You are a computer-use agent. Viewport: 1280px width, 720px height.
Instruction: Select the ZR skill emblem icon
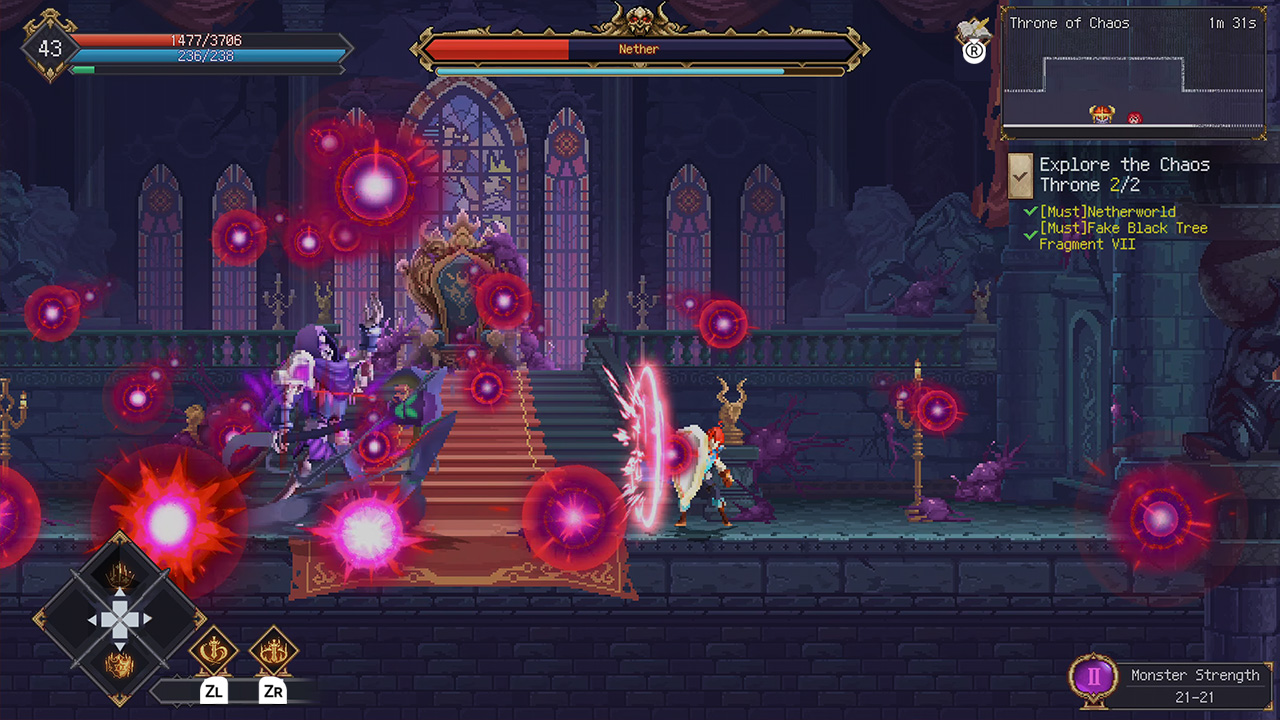(x=273, y=651)
